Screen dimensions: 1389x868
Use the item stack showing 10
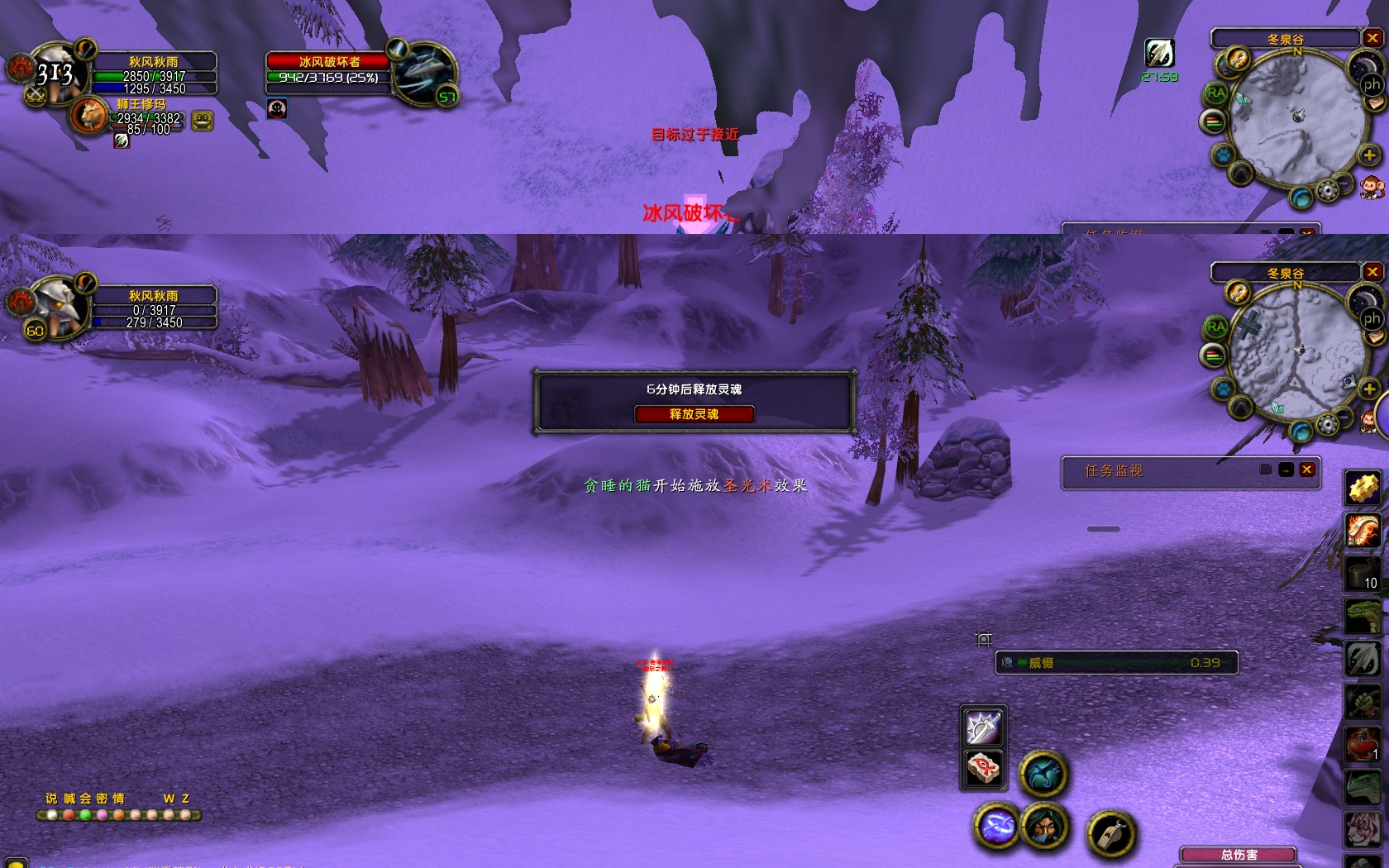coord(1363,572)
